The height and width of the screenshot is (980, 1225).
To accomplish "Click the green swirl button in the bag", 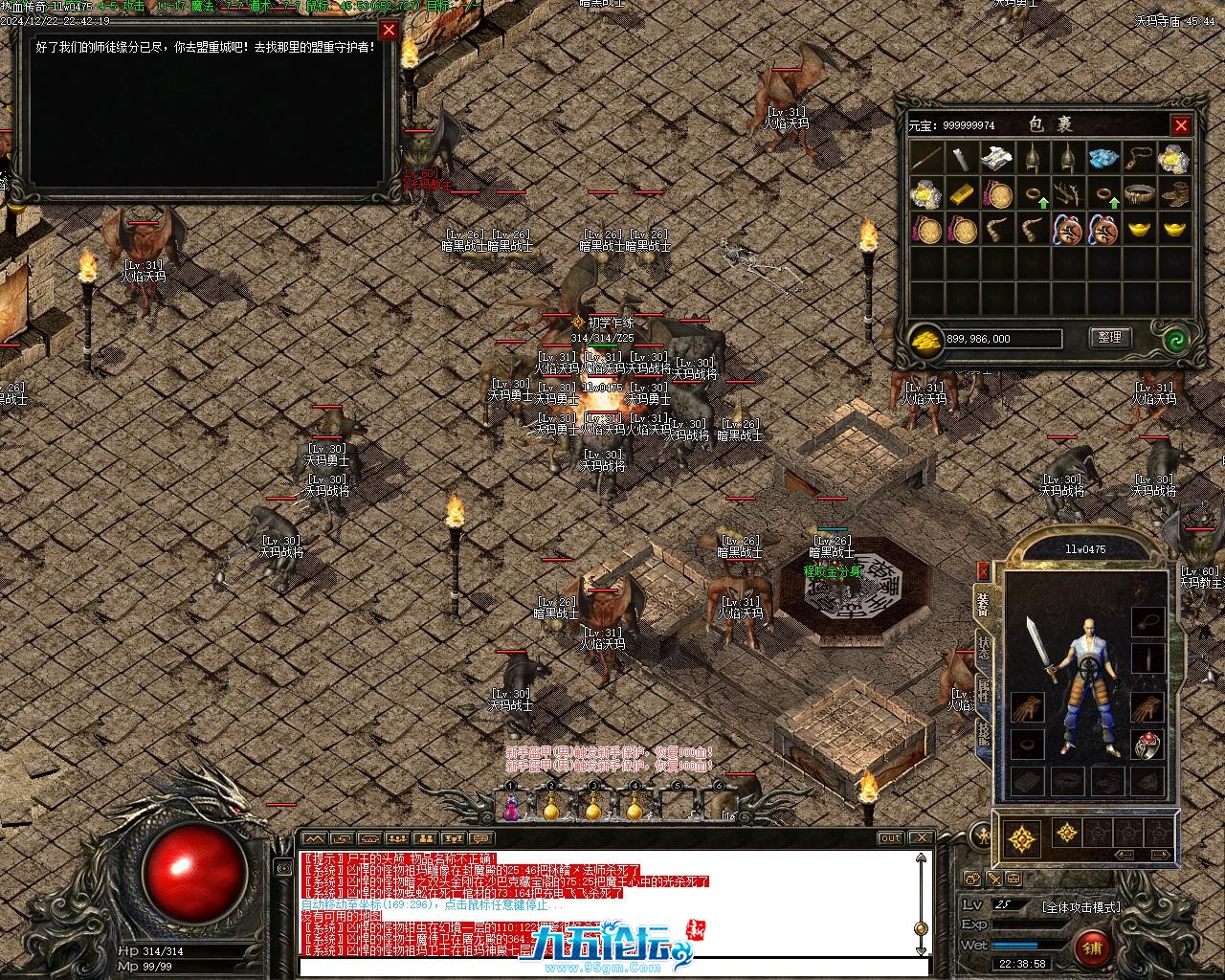I will tap(1176, 339).
